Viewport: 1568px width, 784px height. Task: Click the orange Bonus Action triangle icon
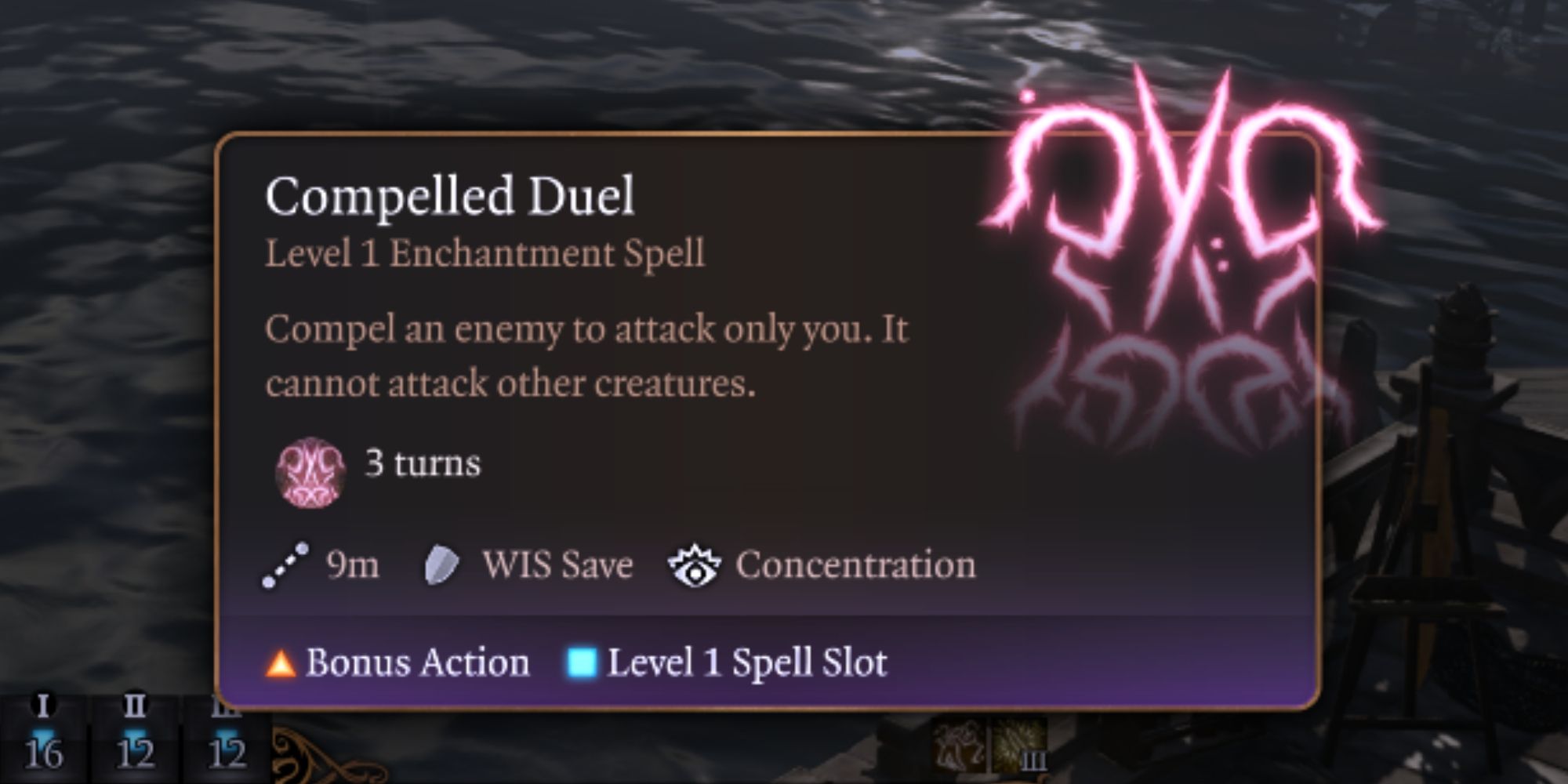pyautogui.click(x=279, y=663)
